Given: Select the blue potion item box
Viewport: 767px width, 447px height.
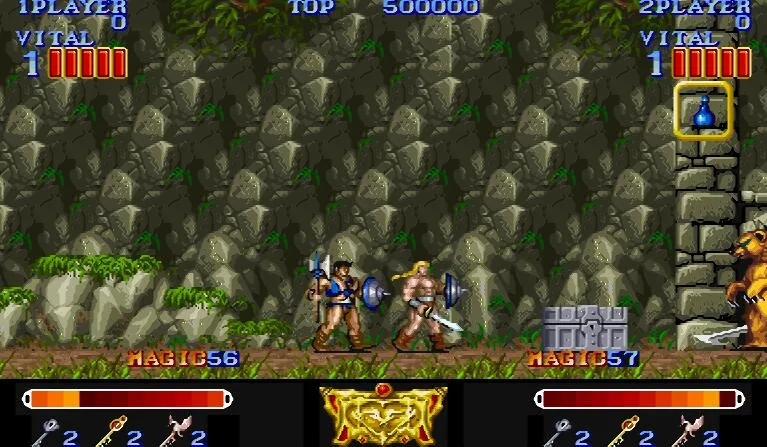Looking at the screenshot, I should [x=703, y=110].
